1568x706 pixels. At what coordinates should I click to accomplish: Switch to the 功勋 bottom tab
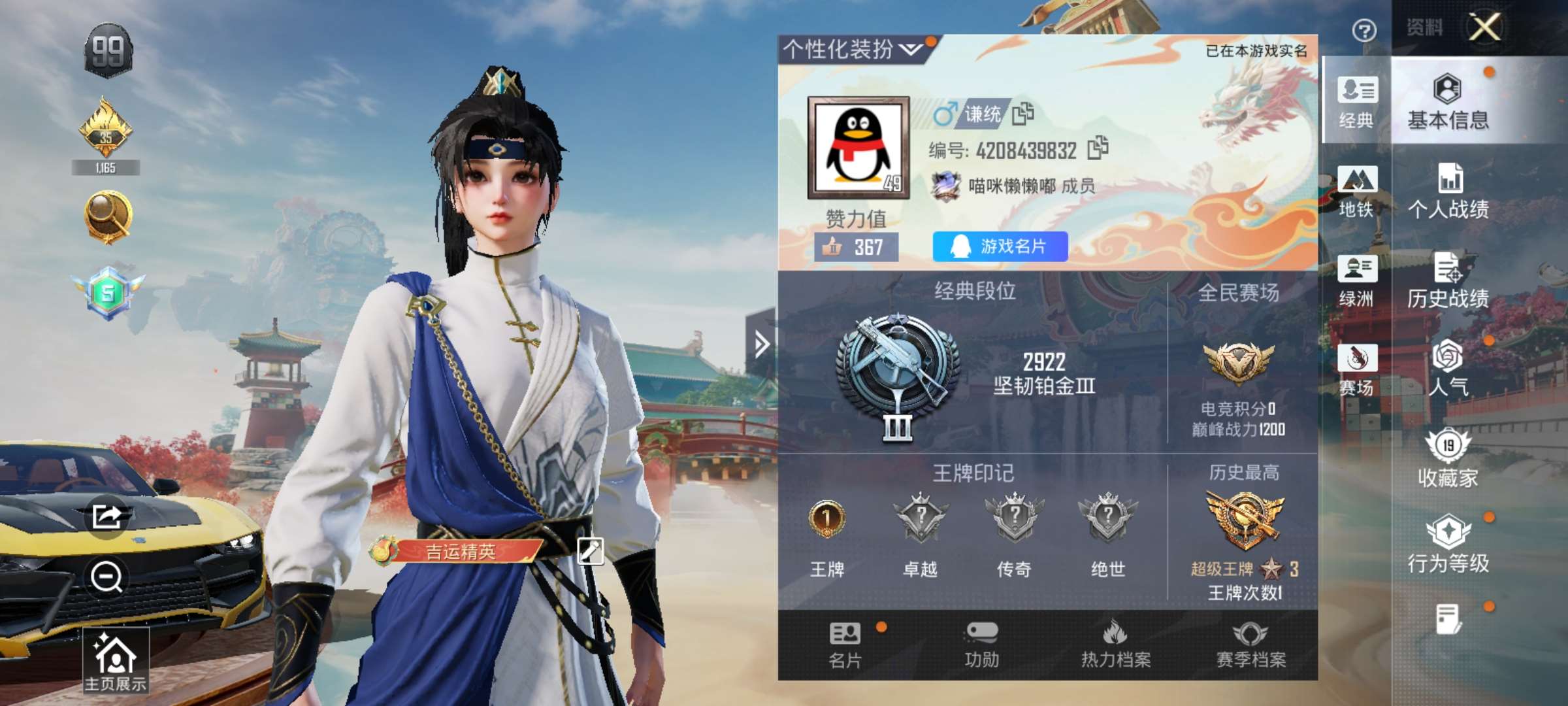[981, 645]
